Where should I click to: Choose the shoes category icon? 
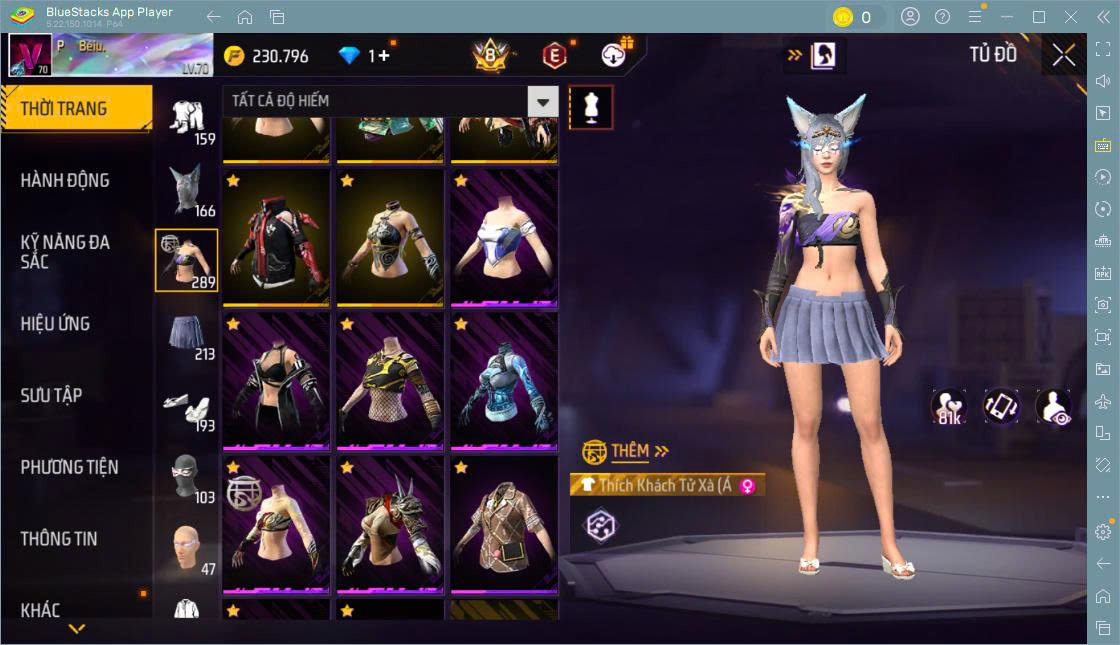pyautogui.click(x=187, y=406)
